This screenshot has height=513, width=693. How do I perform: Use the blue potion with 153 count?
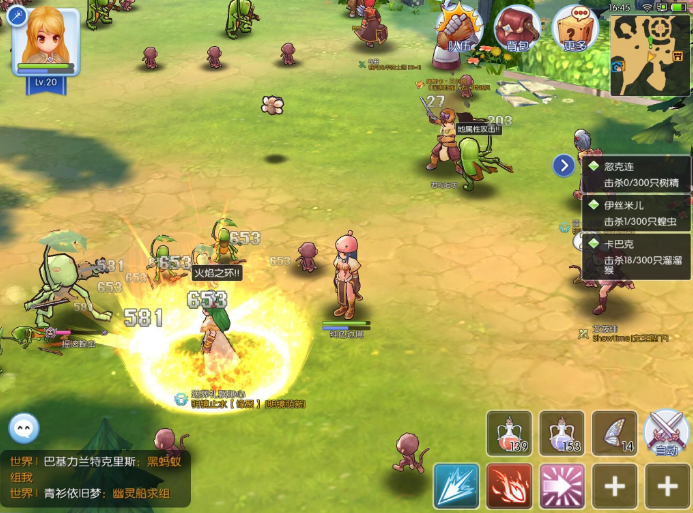[562, 433]
